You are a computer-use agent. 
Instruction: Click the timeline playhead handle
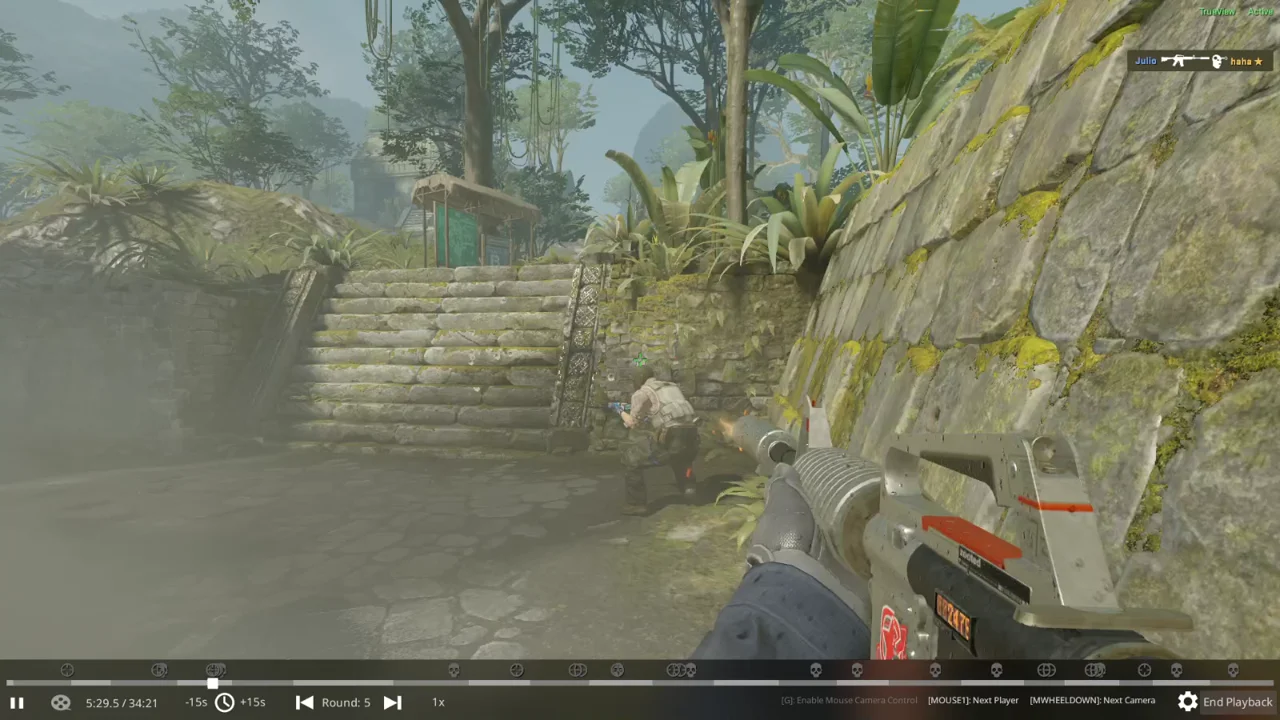pos(212,684)
